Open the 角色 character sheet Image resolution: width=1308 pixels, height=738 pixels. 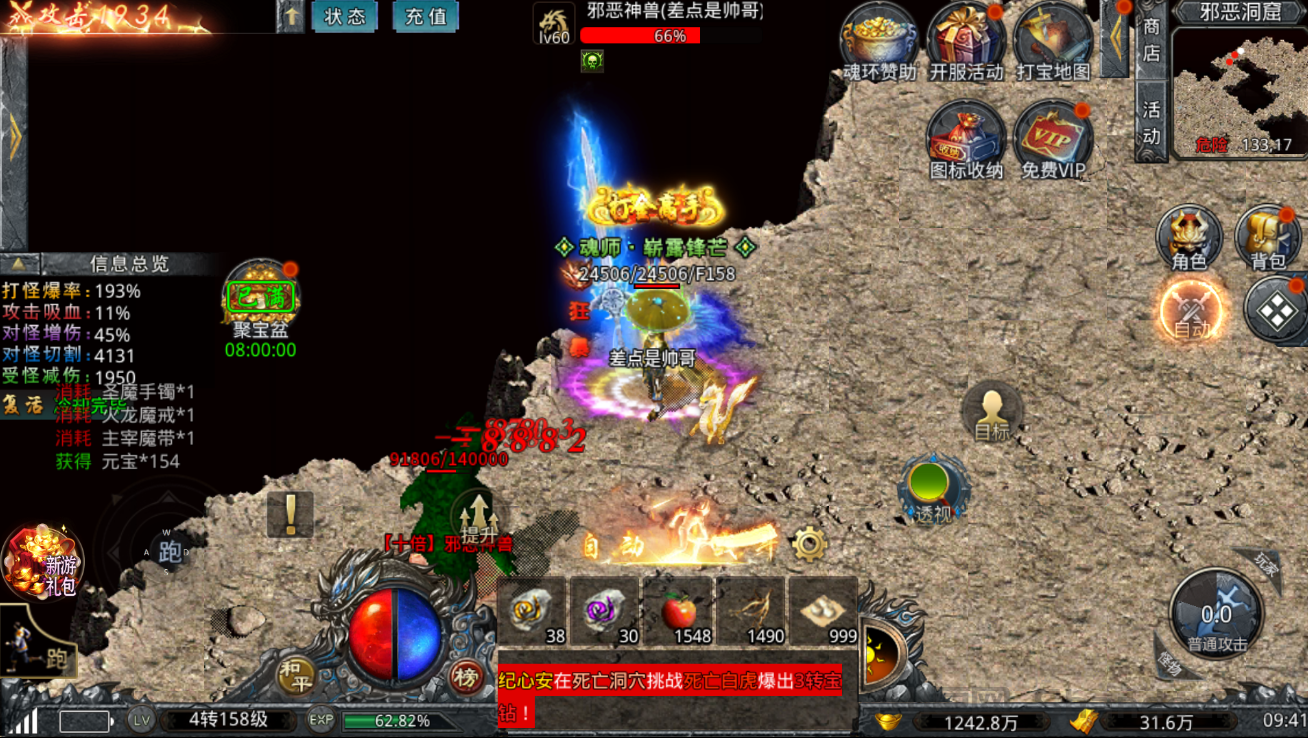pyautogui.click(x=1189, y=239)
